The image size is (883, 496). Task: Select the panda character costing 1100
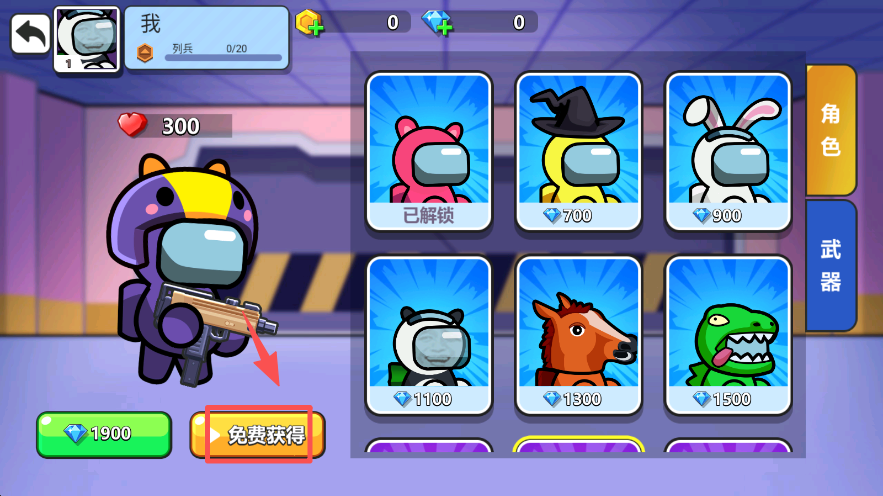coord(428,335)
